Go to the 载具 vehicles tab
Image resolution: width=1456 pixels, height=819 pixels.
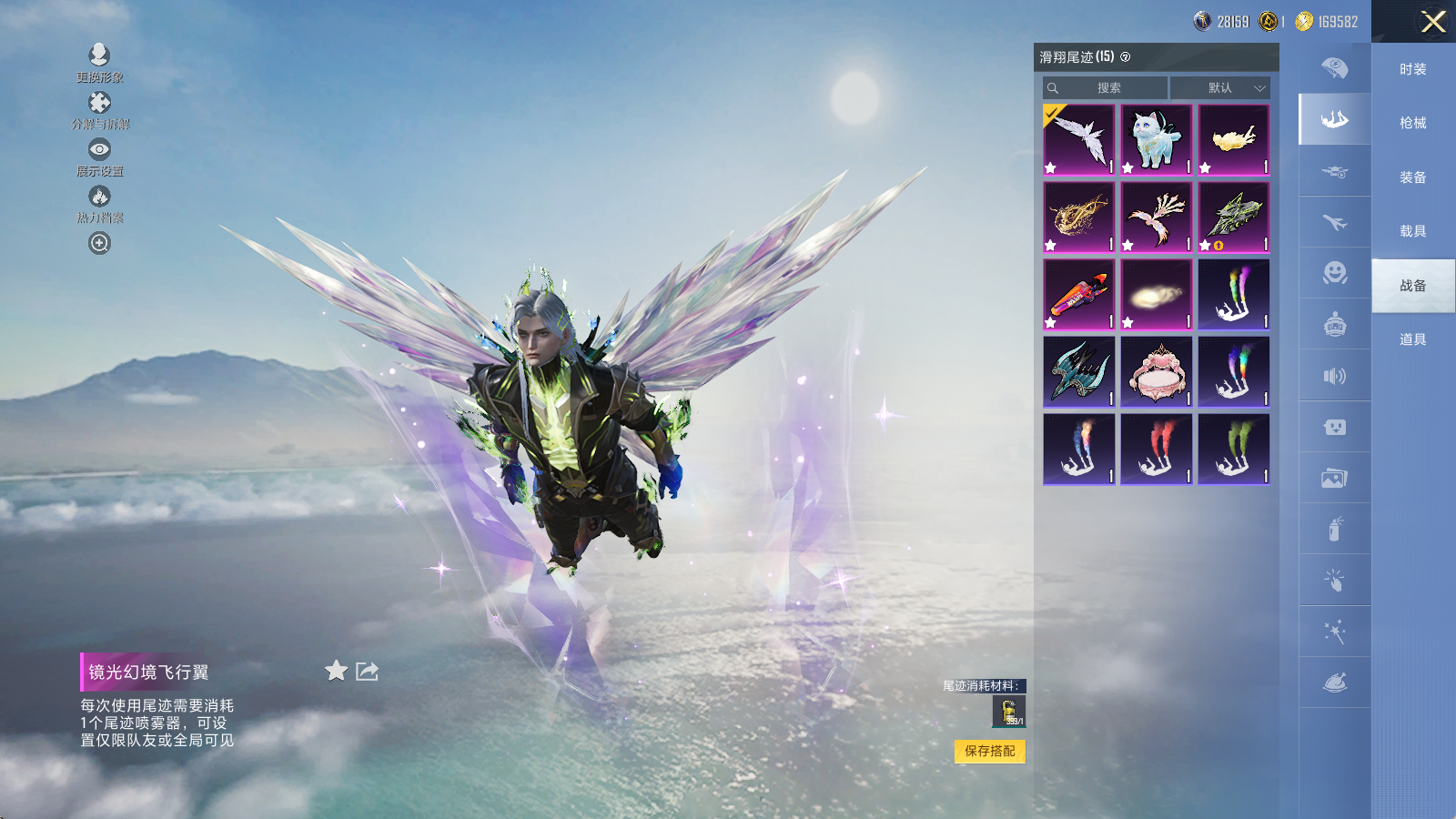click(x=1412, y=231)
